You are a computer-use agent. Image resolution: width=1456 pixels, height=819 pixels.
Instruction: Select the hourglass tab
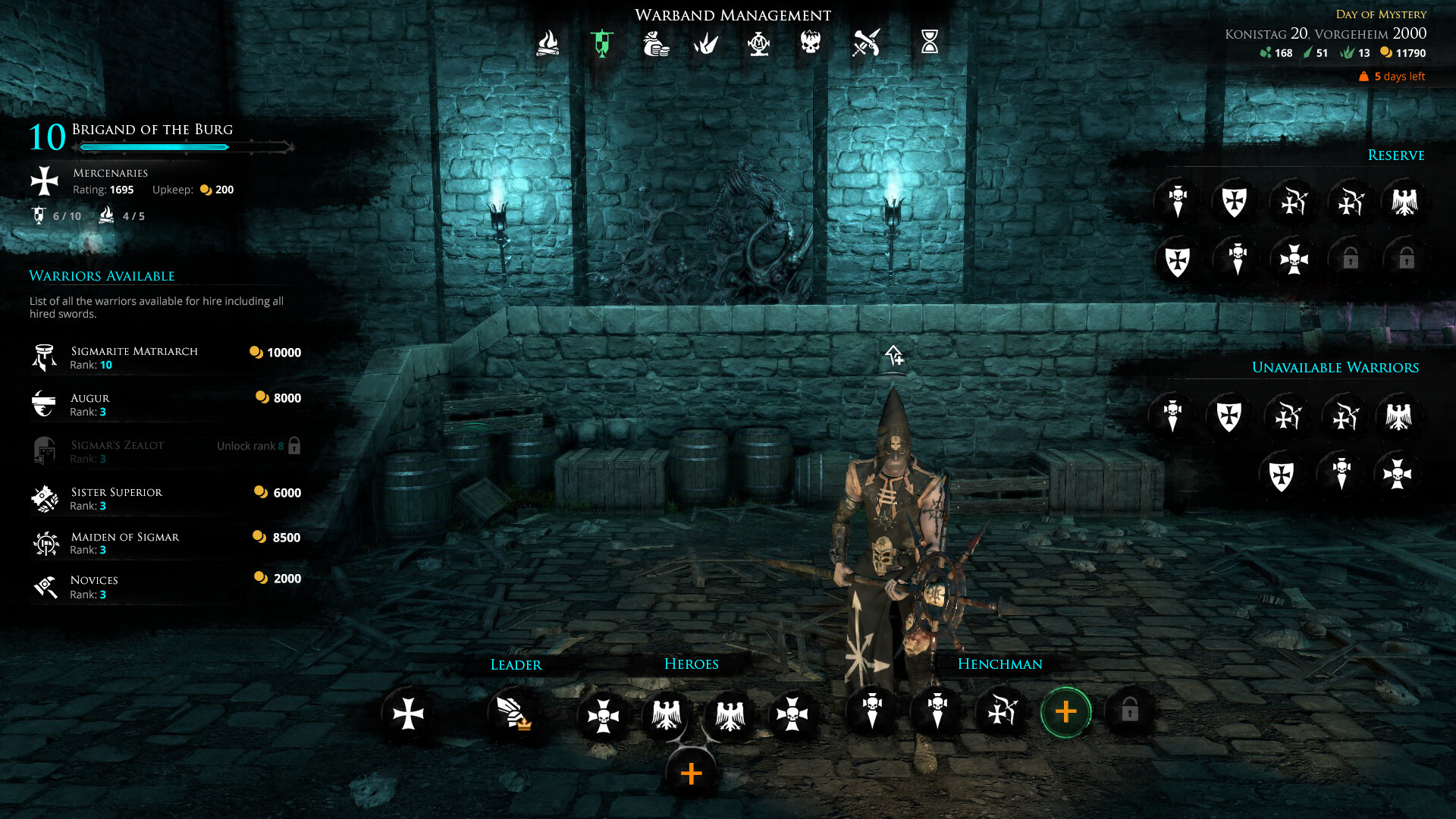coord(930,42)
